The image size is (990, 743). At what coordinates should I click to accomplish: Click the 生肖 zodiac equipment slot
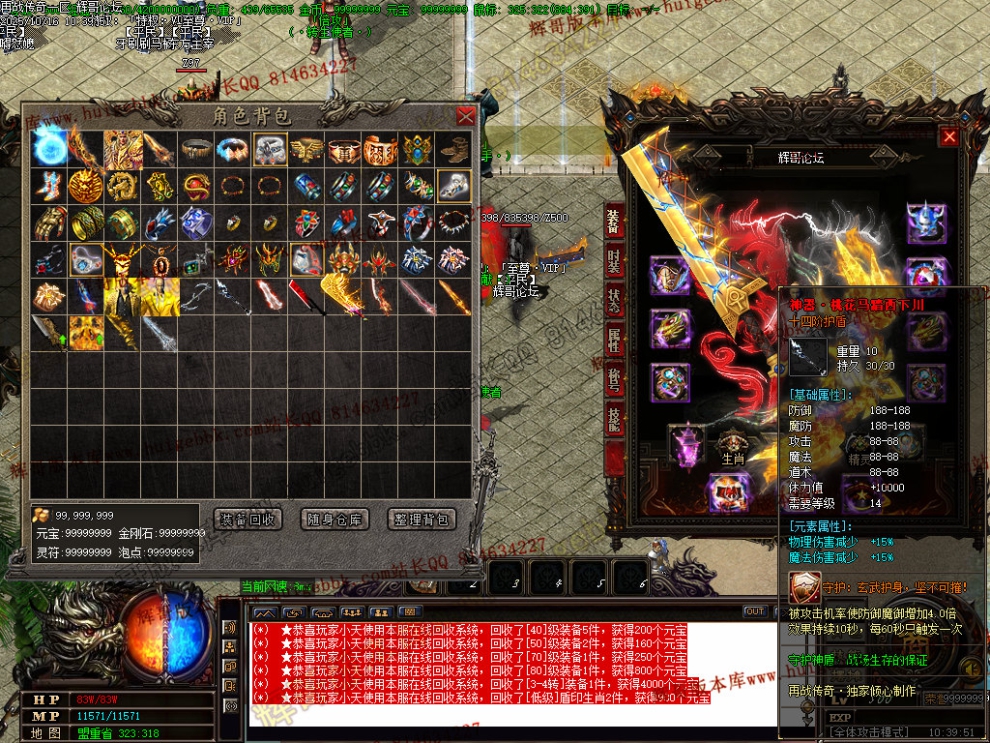[735, 447]
